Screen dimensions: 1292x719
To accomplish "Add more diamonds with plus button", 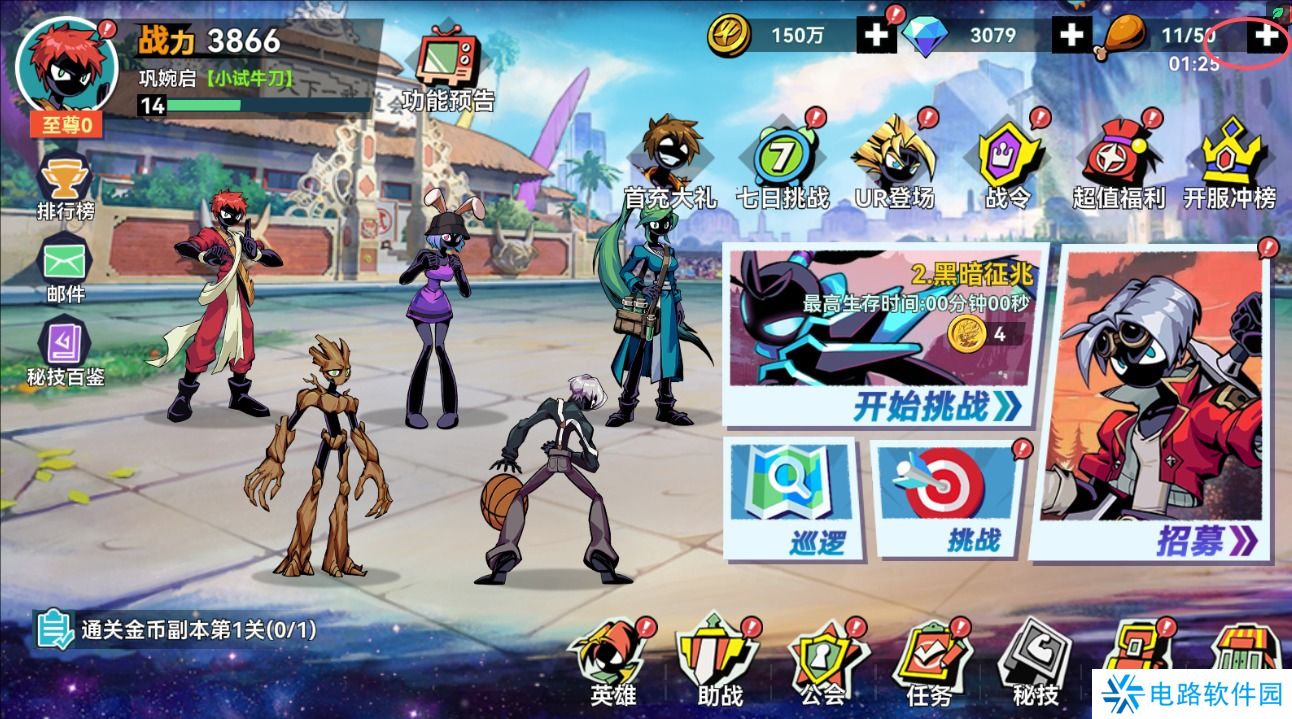I will 1071,36.
